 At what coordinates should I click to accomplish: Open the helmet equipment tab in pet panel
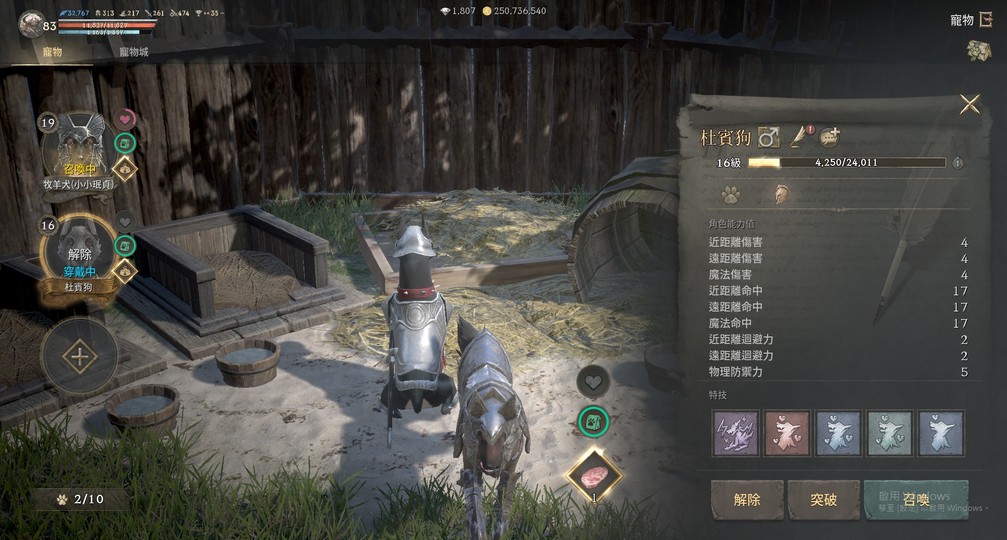pos(781,194)
